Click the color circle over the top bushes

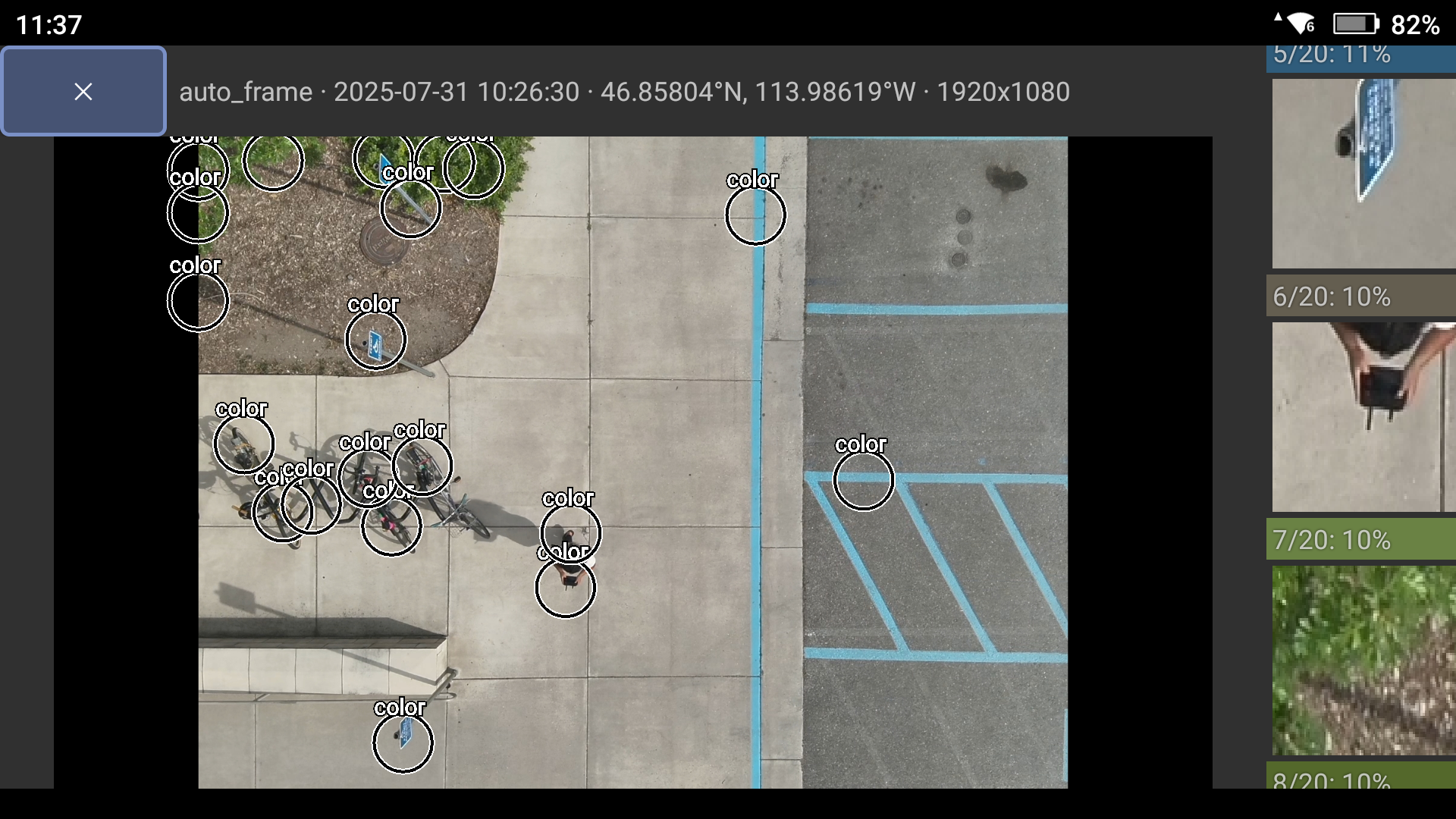[x=273, y=162]
